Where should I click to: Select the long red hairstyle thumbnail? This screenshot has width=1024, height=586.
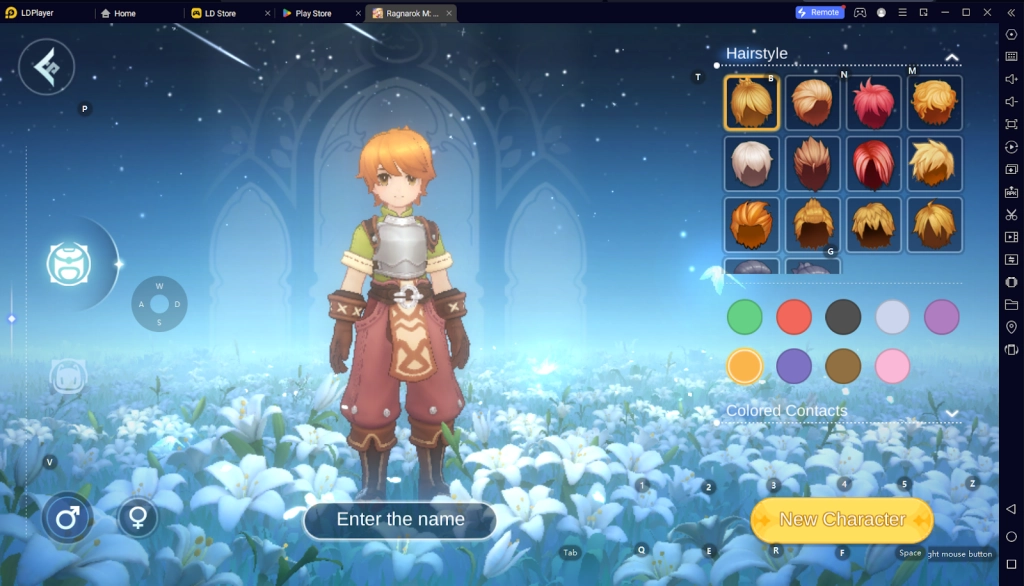[x=873, y=164]
